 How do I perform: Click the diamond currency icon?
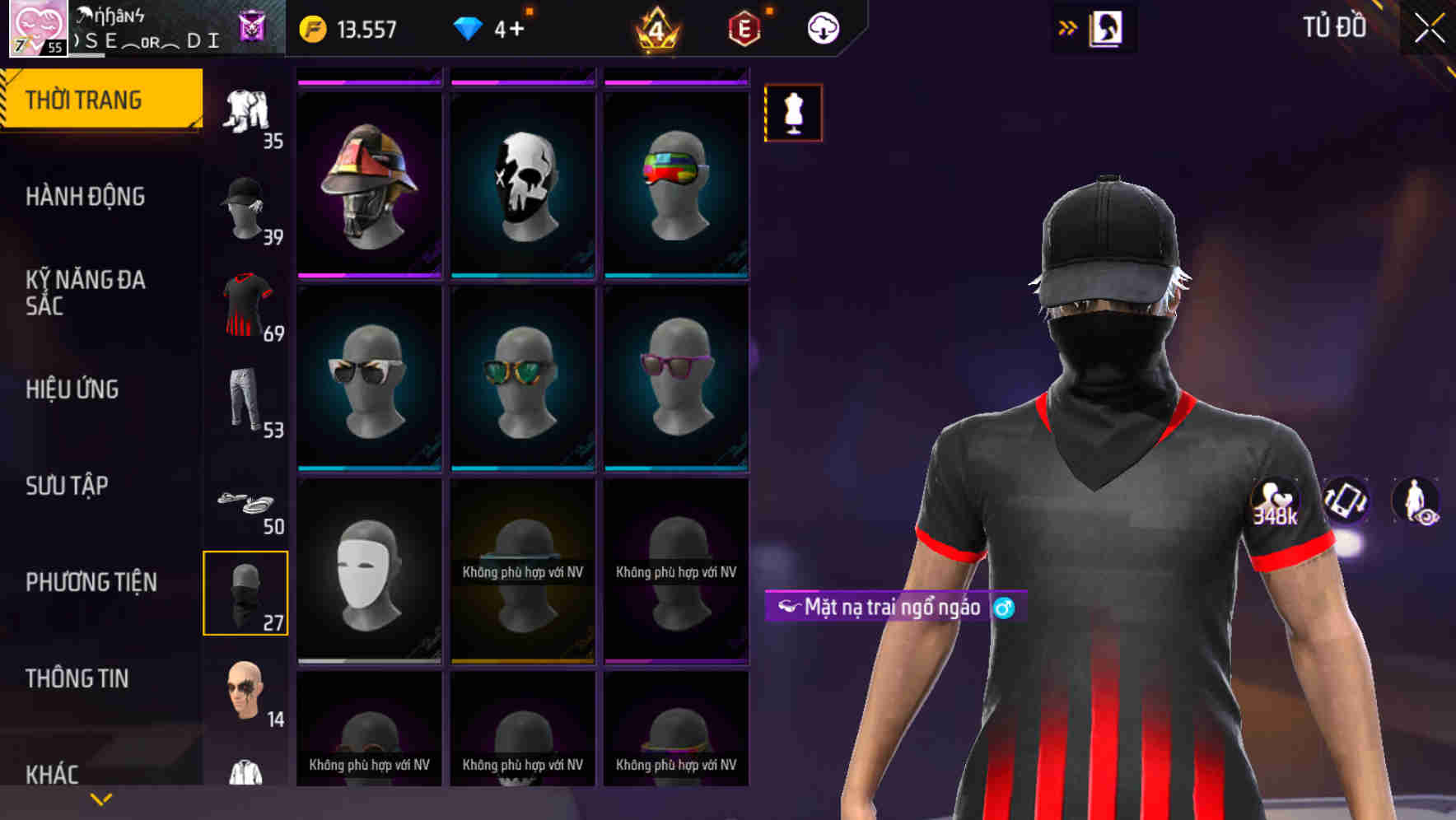pyautogui.click(x=468, y=27)
